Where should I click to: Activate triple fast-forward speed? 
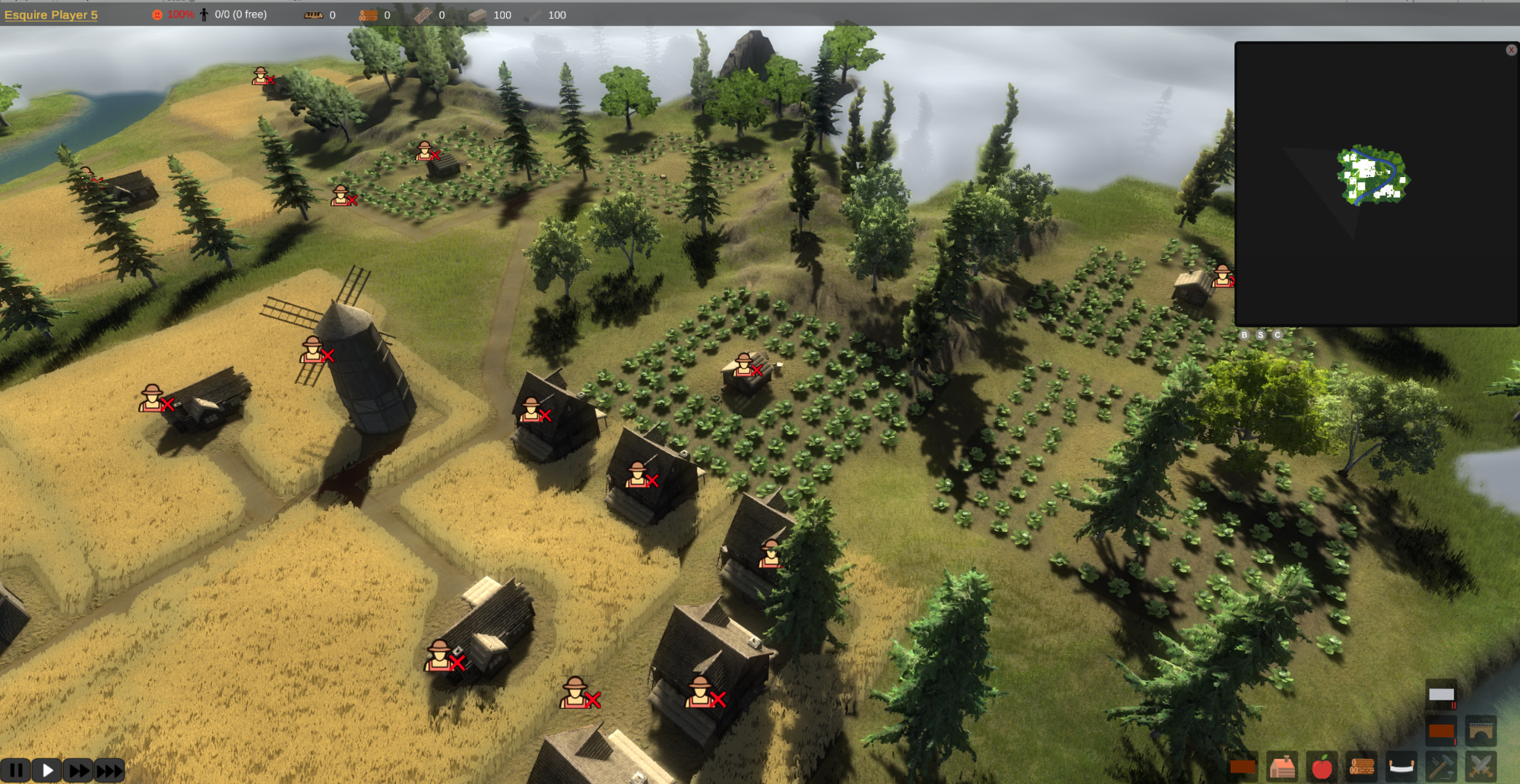click(x=109, y=770)
